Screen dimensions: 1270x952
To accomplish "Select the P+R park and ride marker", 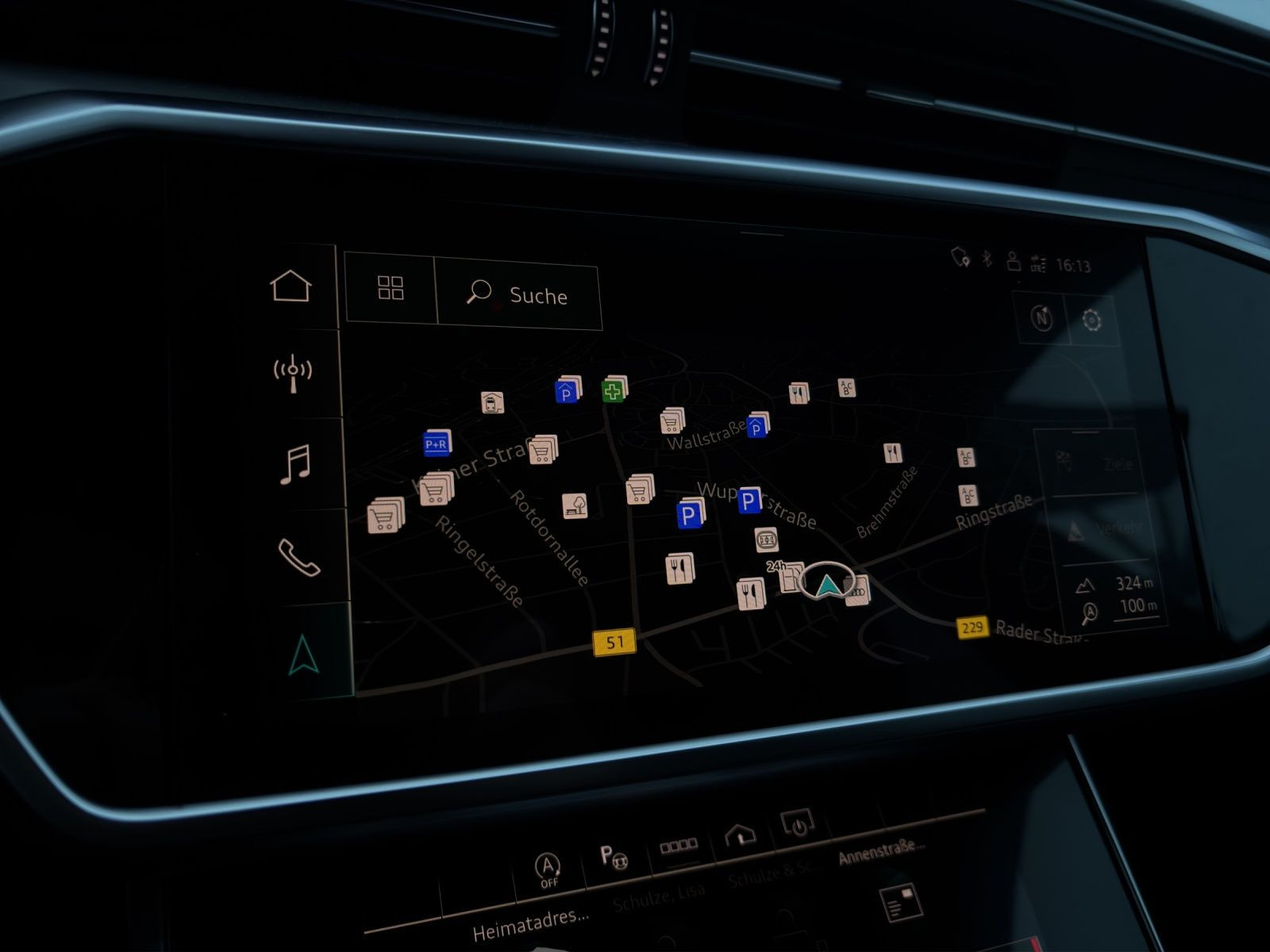I will [437, 444].
